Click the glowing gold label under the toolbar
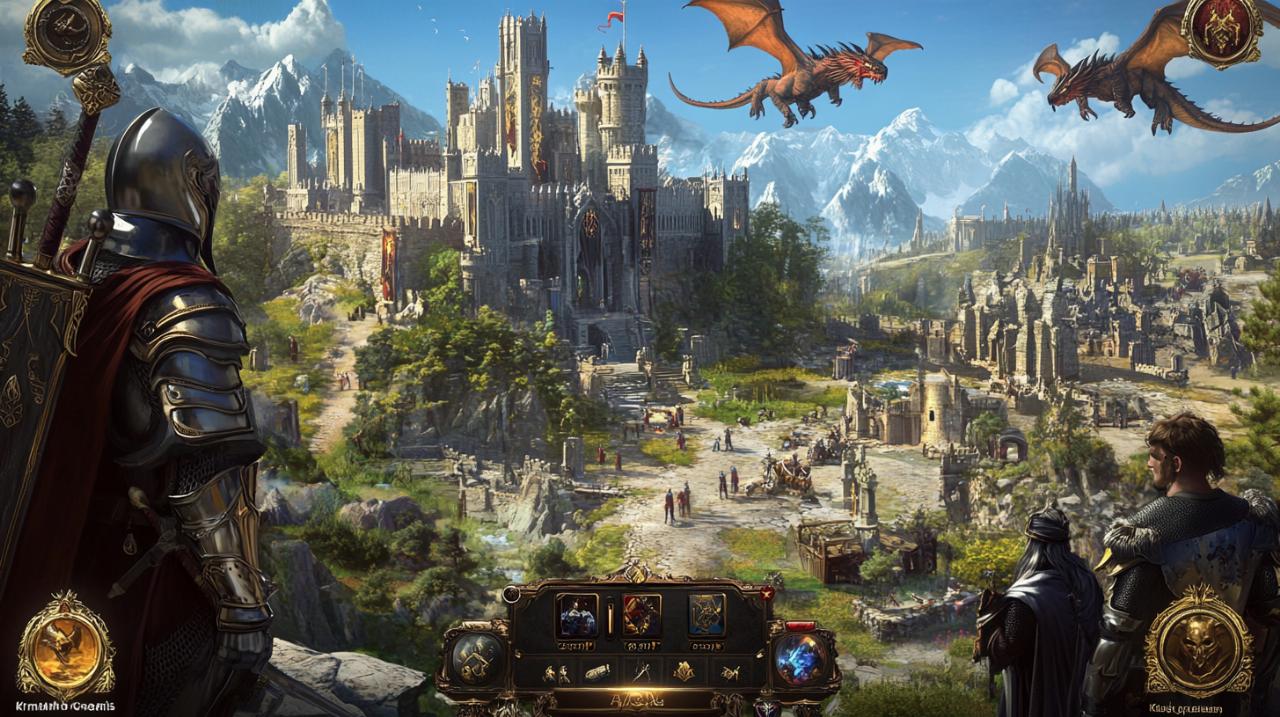 coord(638,700)
